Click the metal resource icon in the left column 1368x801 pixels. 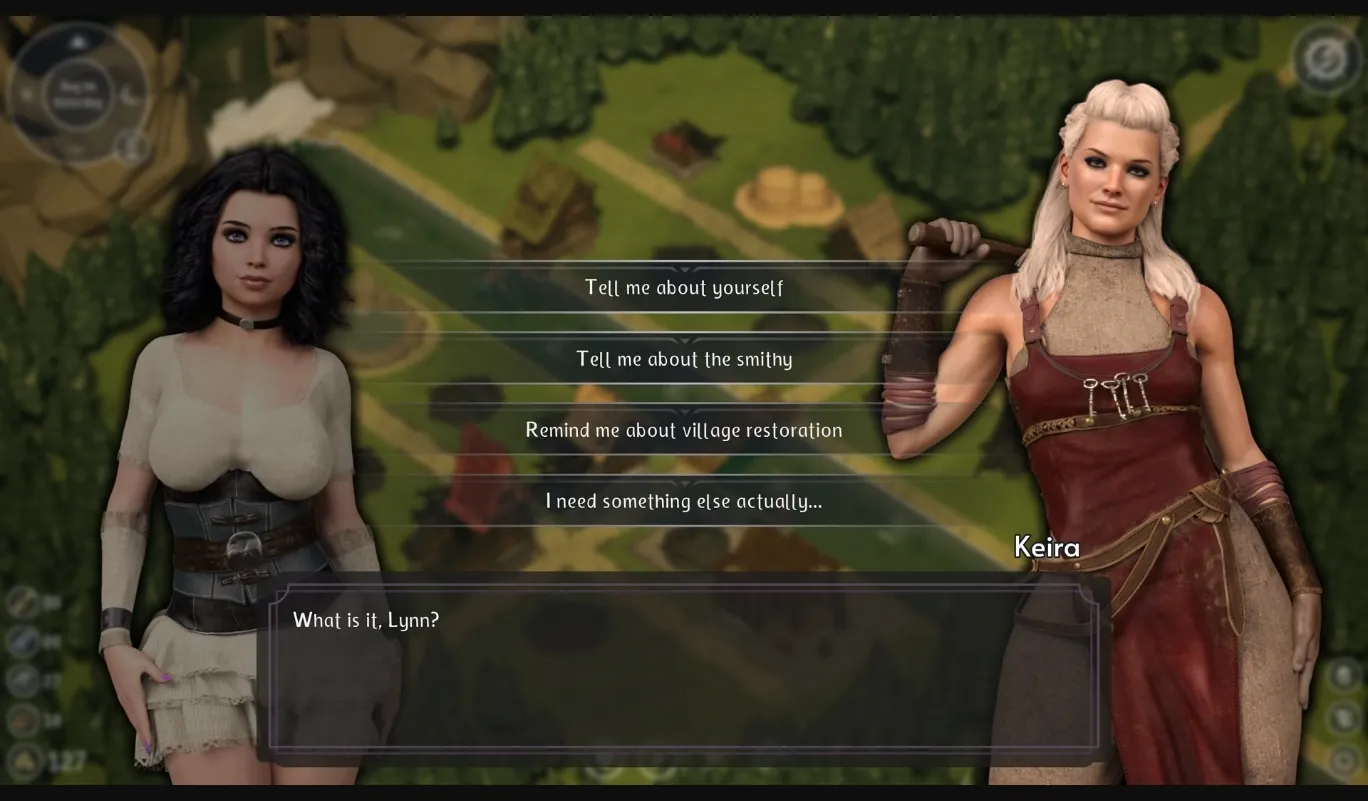click(x=21, y=679)
